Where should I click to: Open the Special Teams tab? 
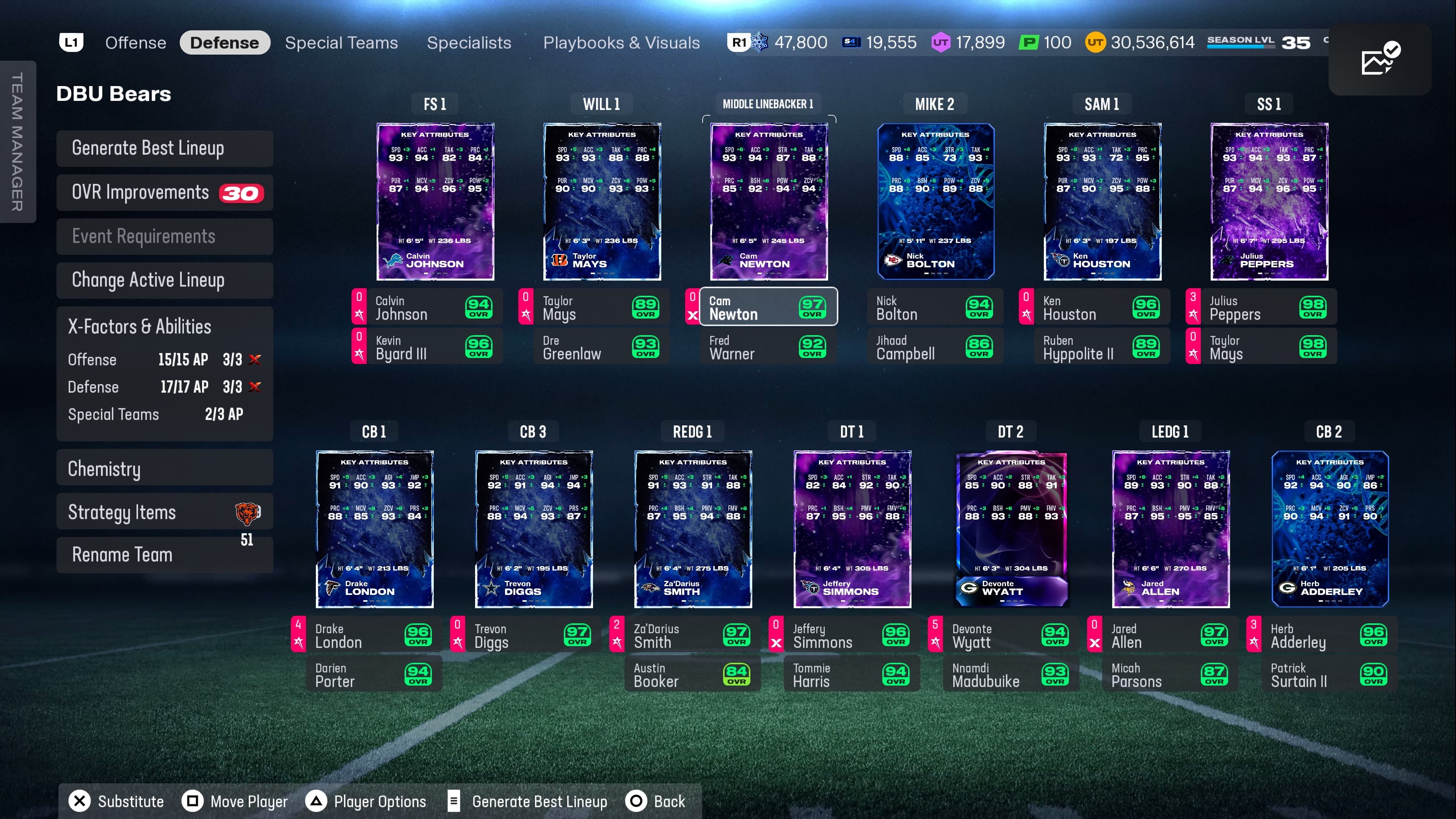[x=341, y=42]
